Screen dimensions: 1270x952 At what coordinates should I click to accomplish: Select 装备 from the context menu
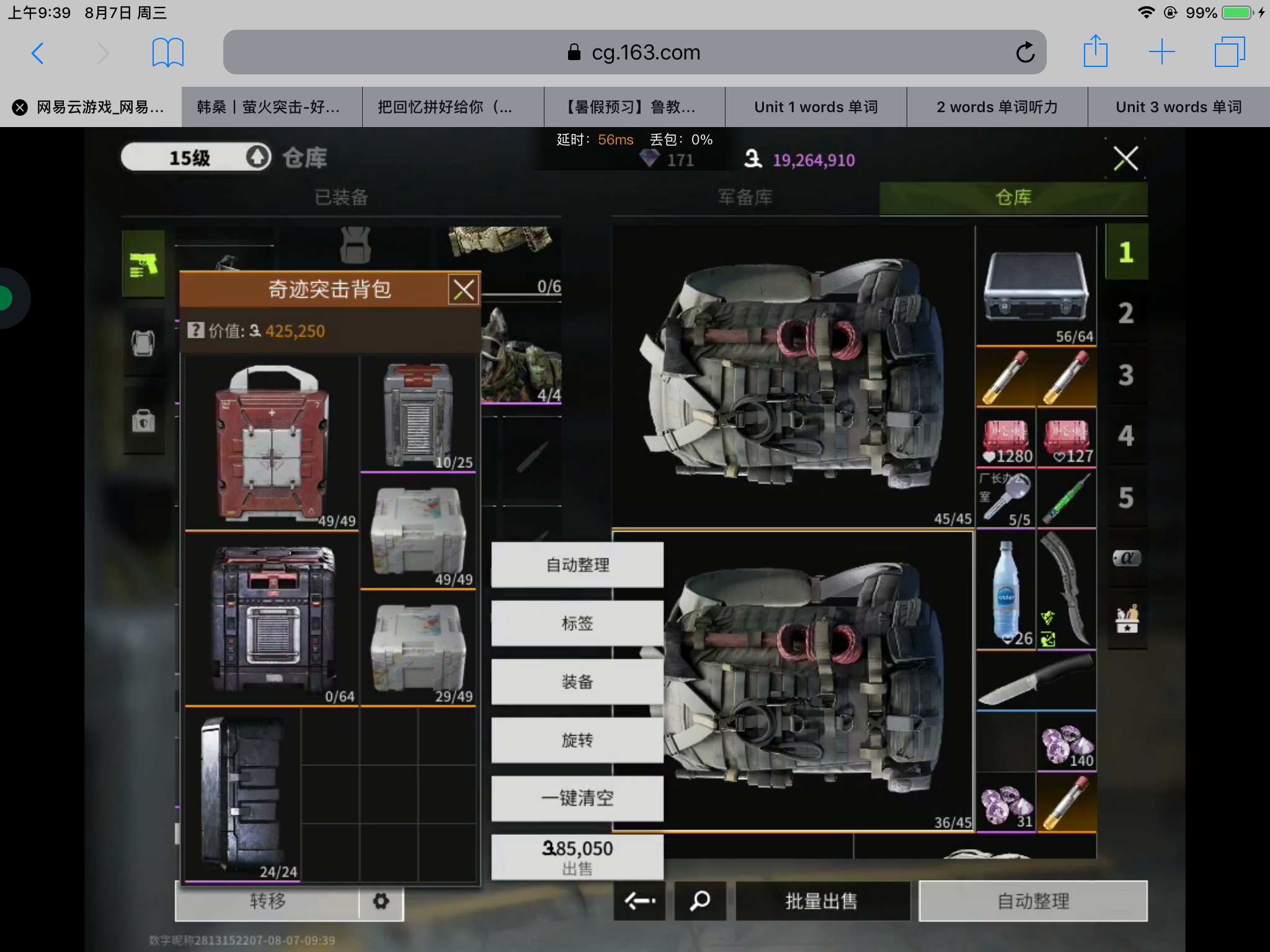(577, 682)
